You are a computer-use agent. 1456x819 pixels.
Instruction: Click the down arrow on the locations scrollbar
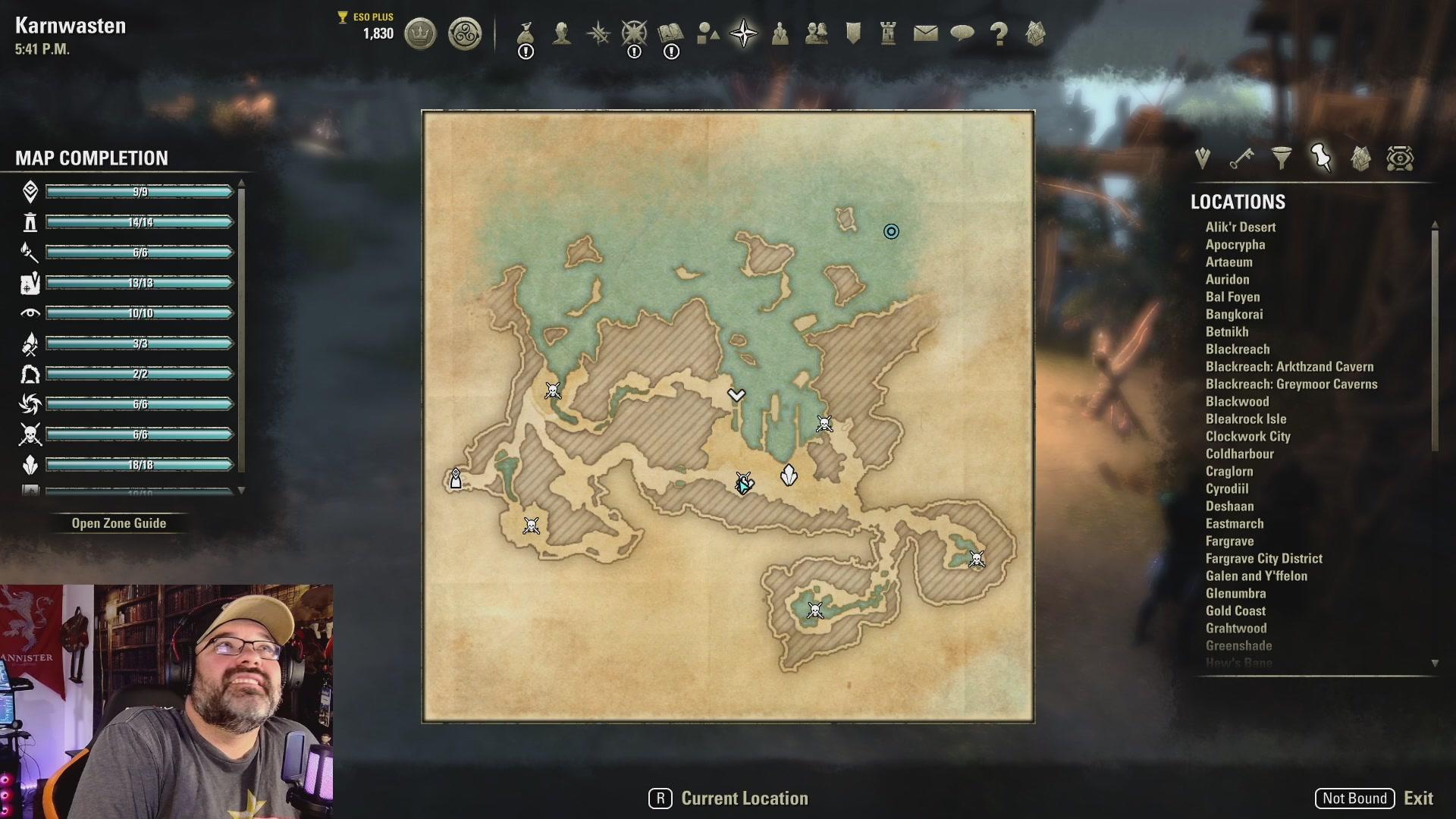1434,662
